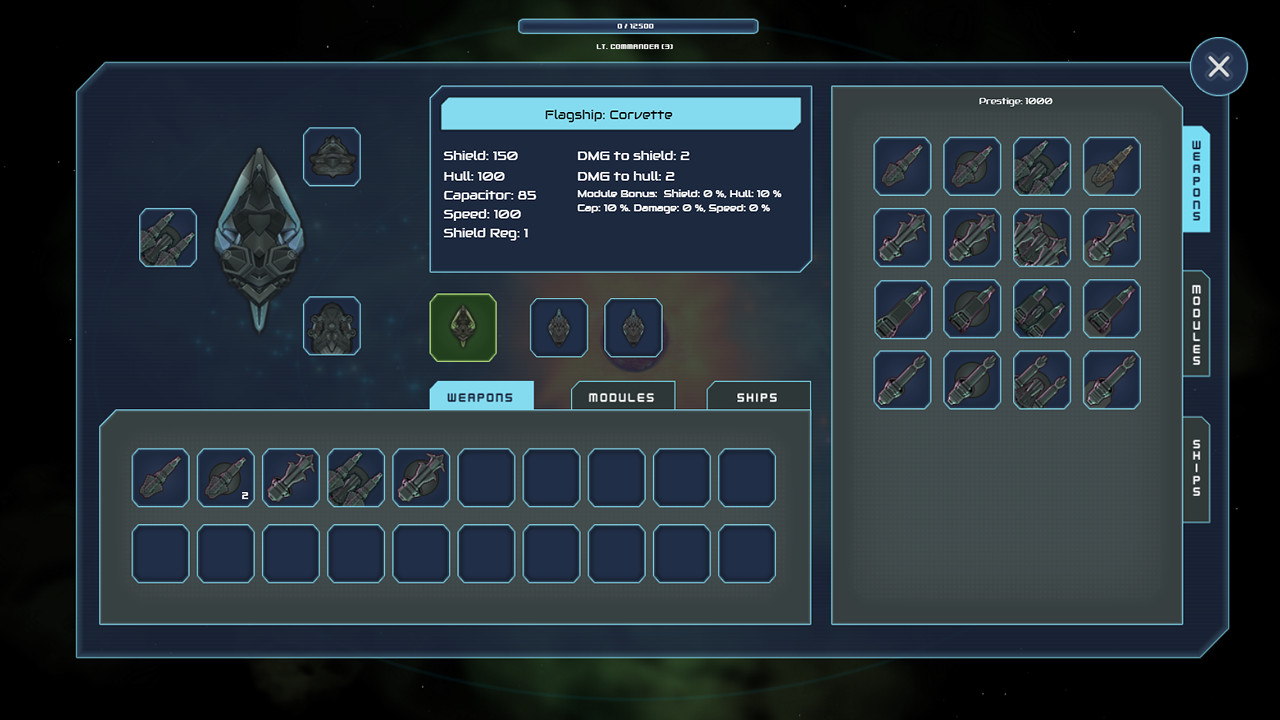Switch to the MODULES tab above the inventory
The height and width of the screenshot is (720, 1280).
point(622,396)
